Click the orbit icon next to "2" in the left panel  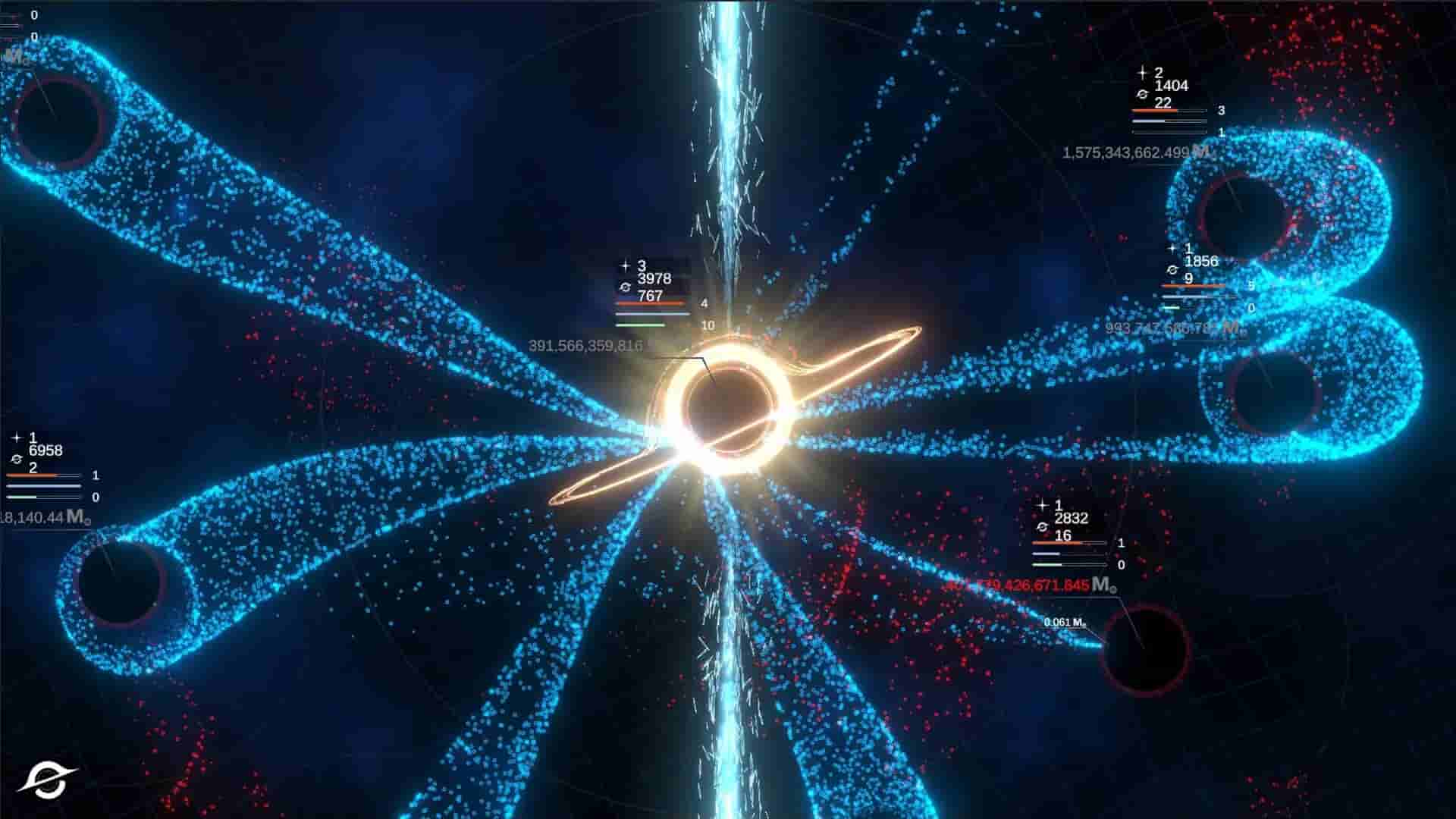point(17,460)
